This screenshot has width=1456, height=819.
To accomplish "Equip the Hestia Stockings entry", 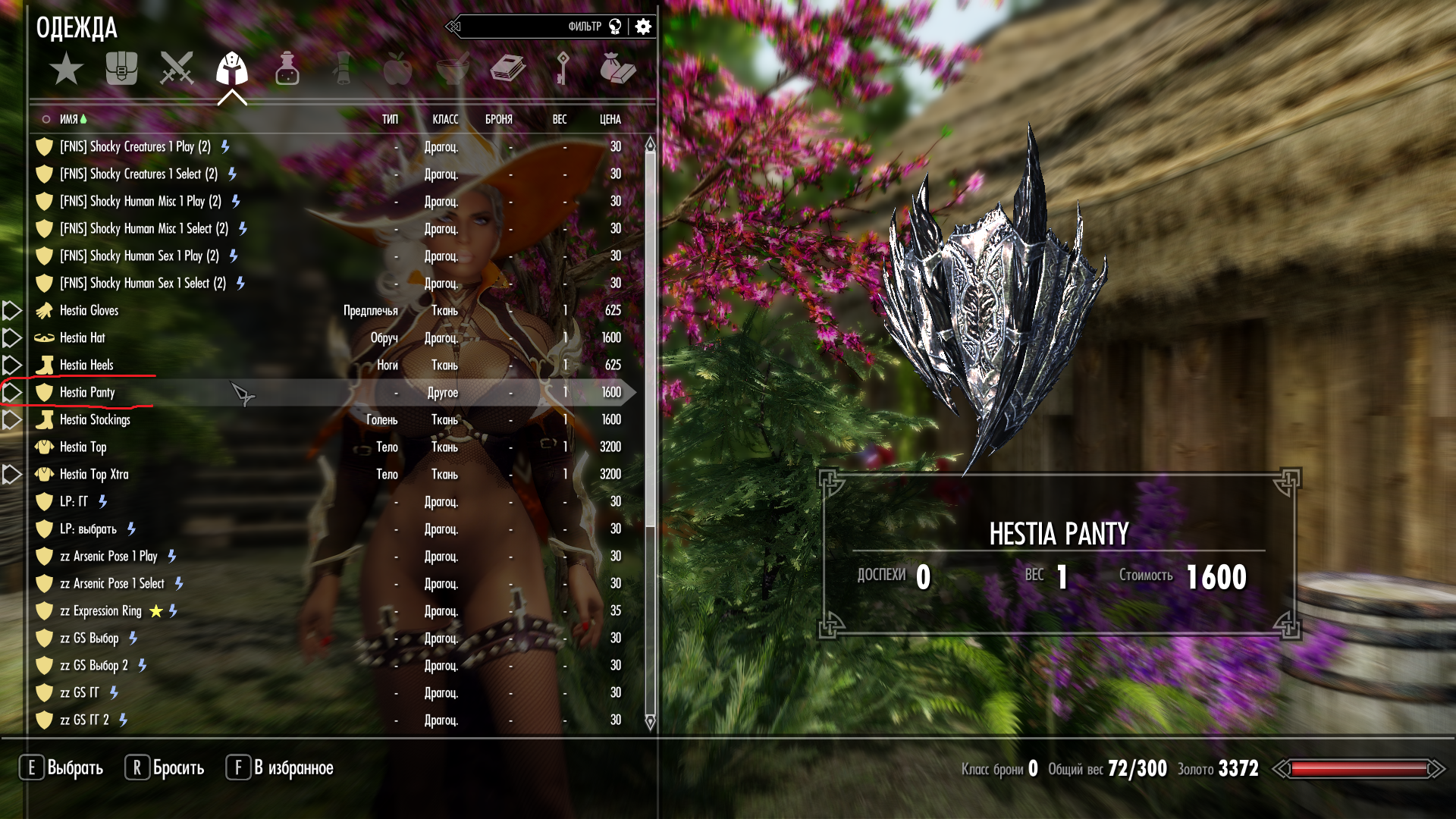I will pyautogui.click(x=95, y=419).
